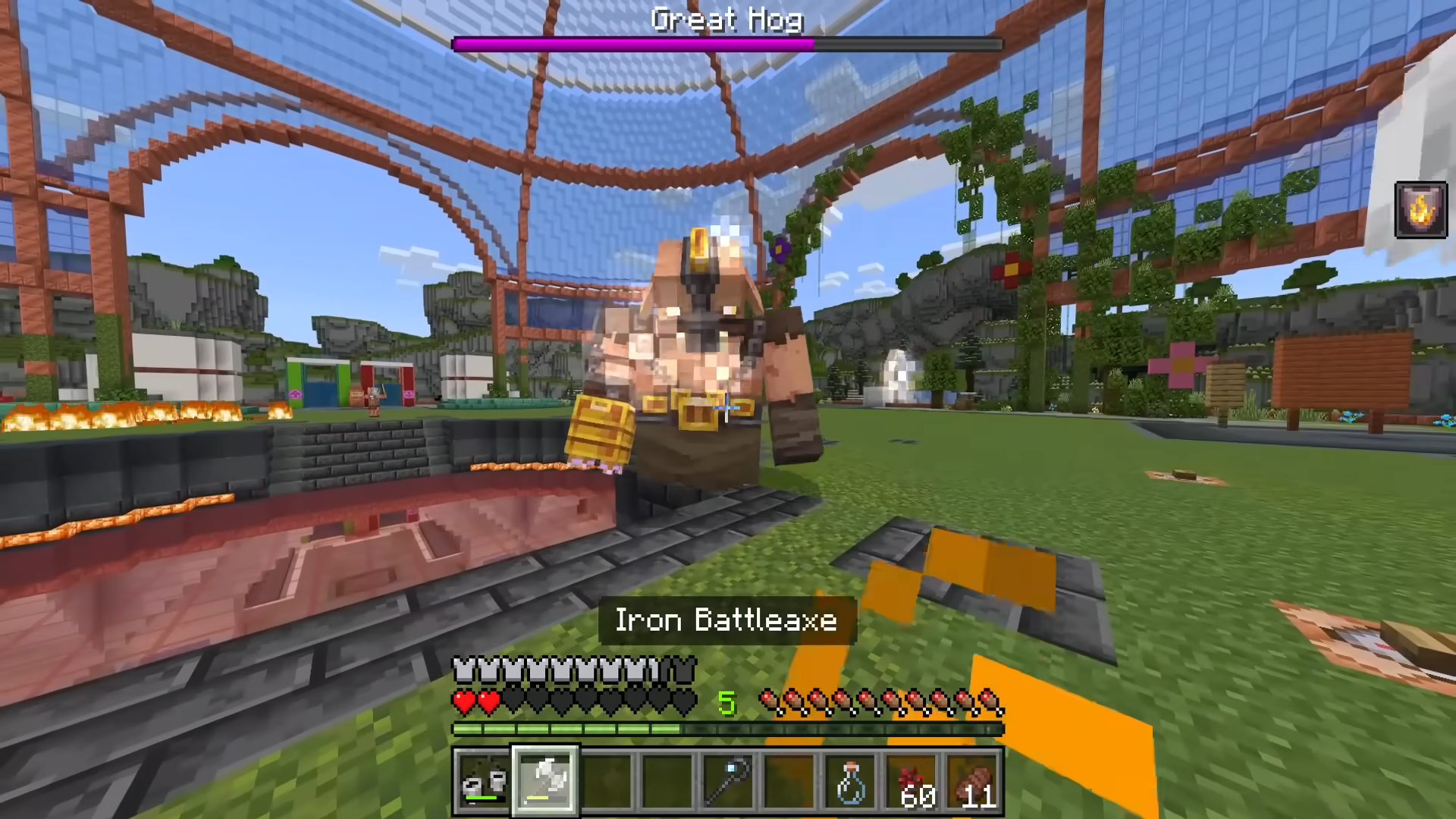Screen dimensions: 1456x819
Task: Click the Iron Battleaxe name tooltip
Action: (726, 620)
